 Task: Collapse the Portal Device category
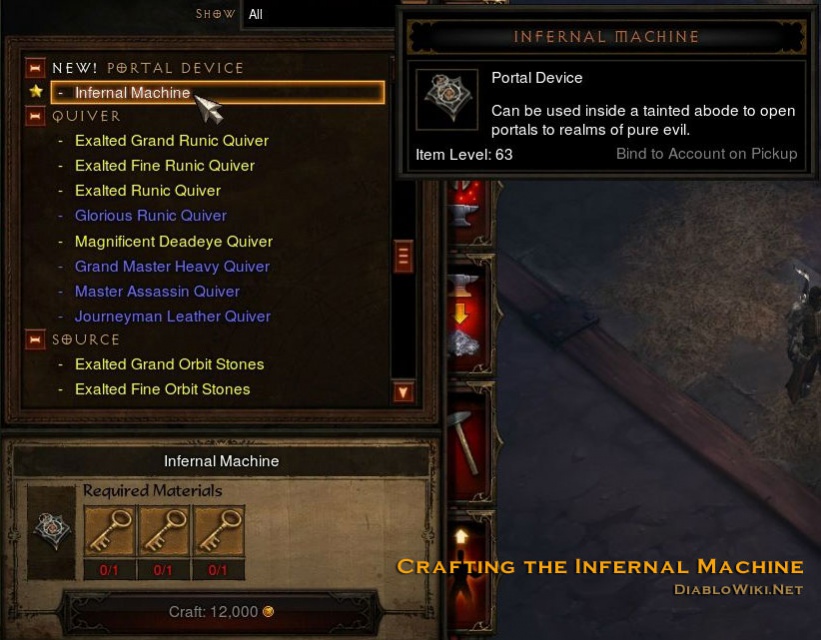point(36,68)
